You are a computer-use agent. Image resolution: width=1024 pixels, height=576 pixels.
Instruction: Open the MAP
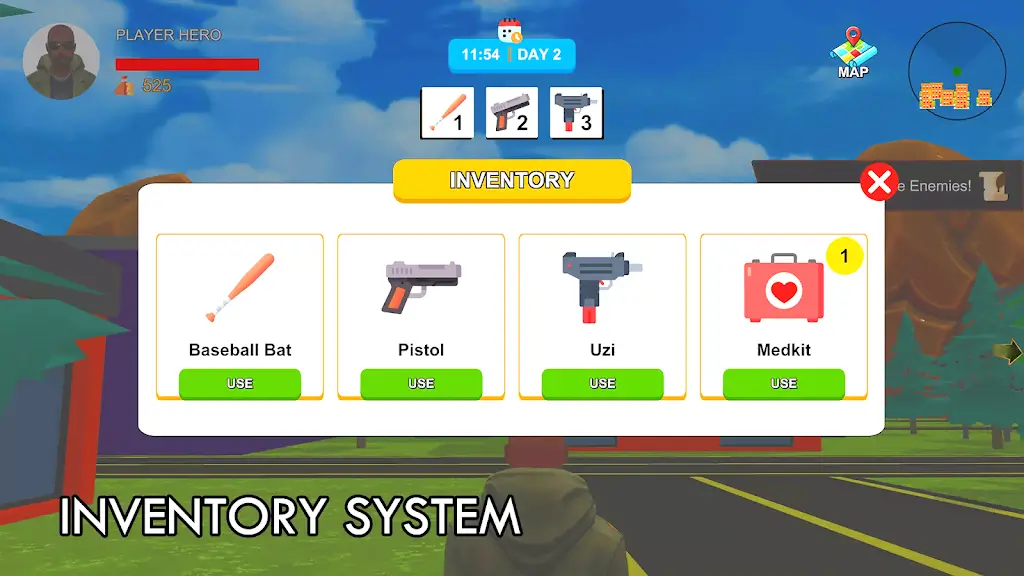(x=852, y=54)
